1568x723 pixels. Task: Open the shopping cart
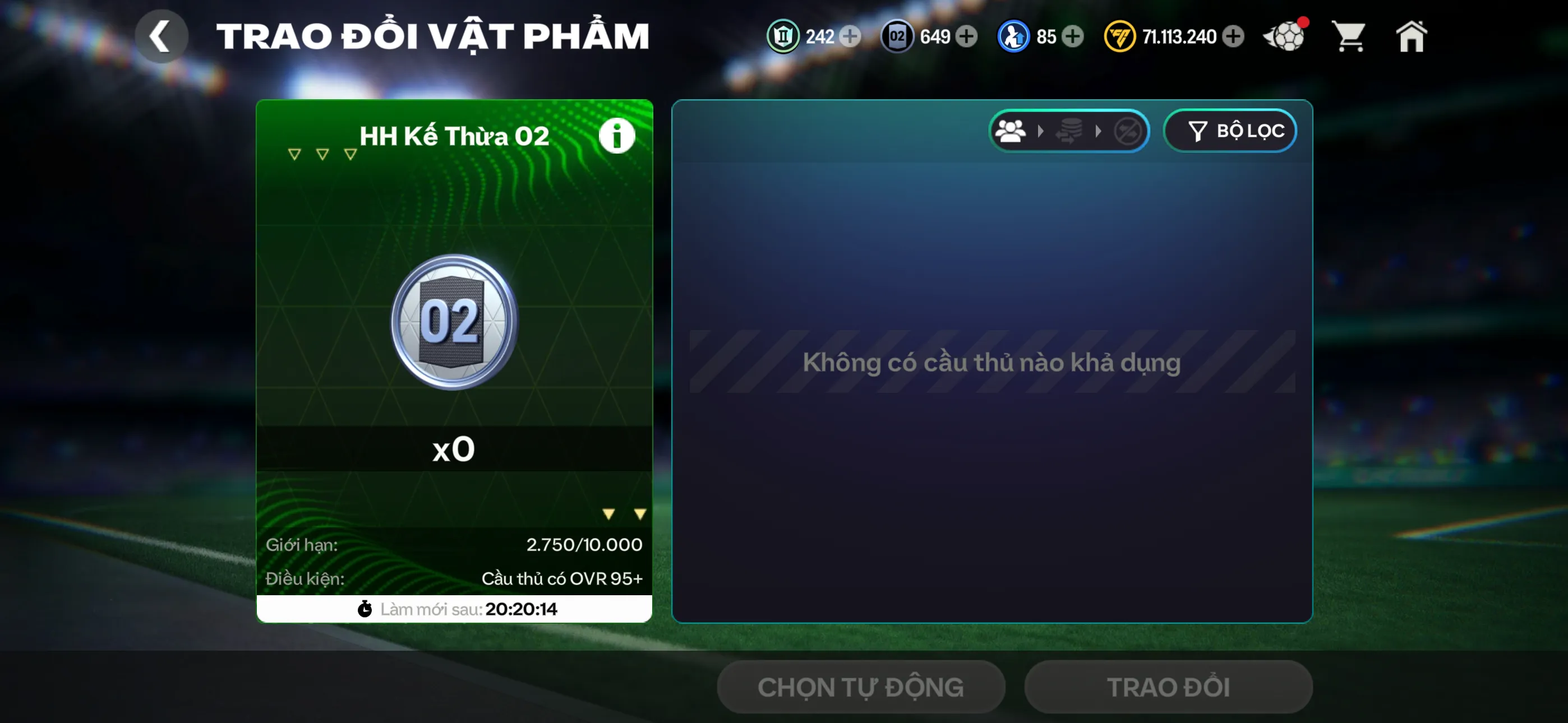coord(1349,36)
